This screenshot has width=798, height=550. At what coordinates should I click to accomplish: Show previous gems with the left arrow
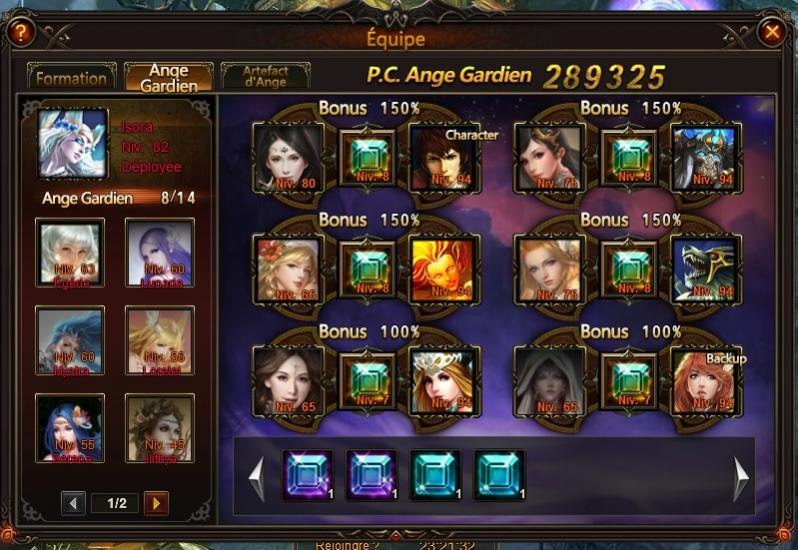click(257, 478)
